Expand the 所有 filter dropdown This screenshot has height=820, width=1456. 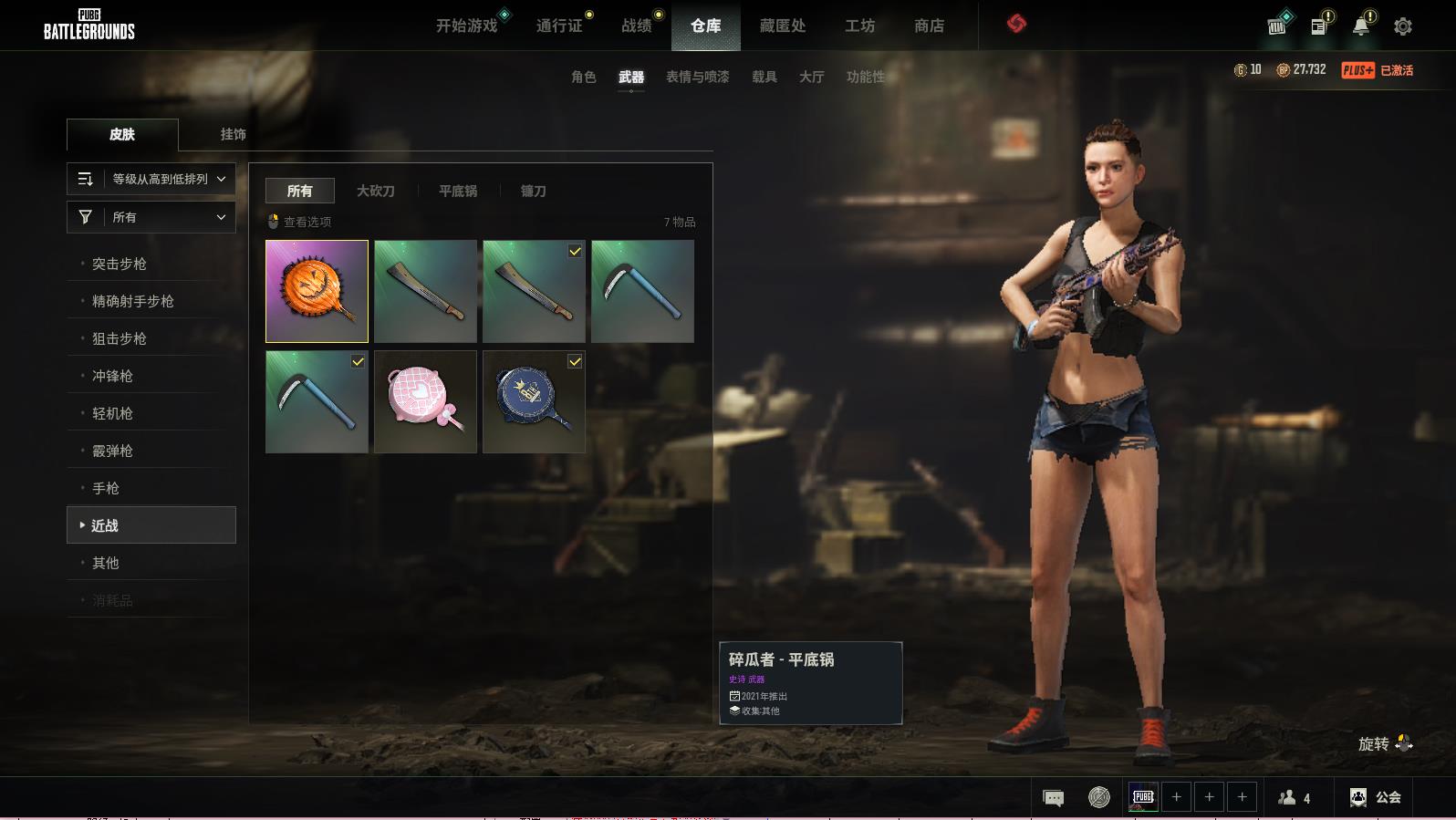(151, 217)
